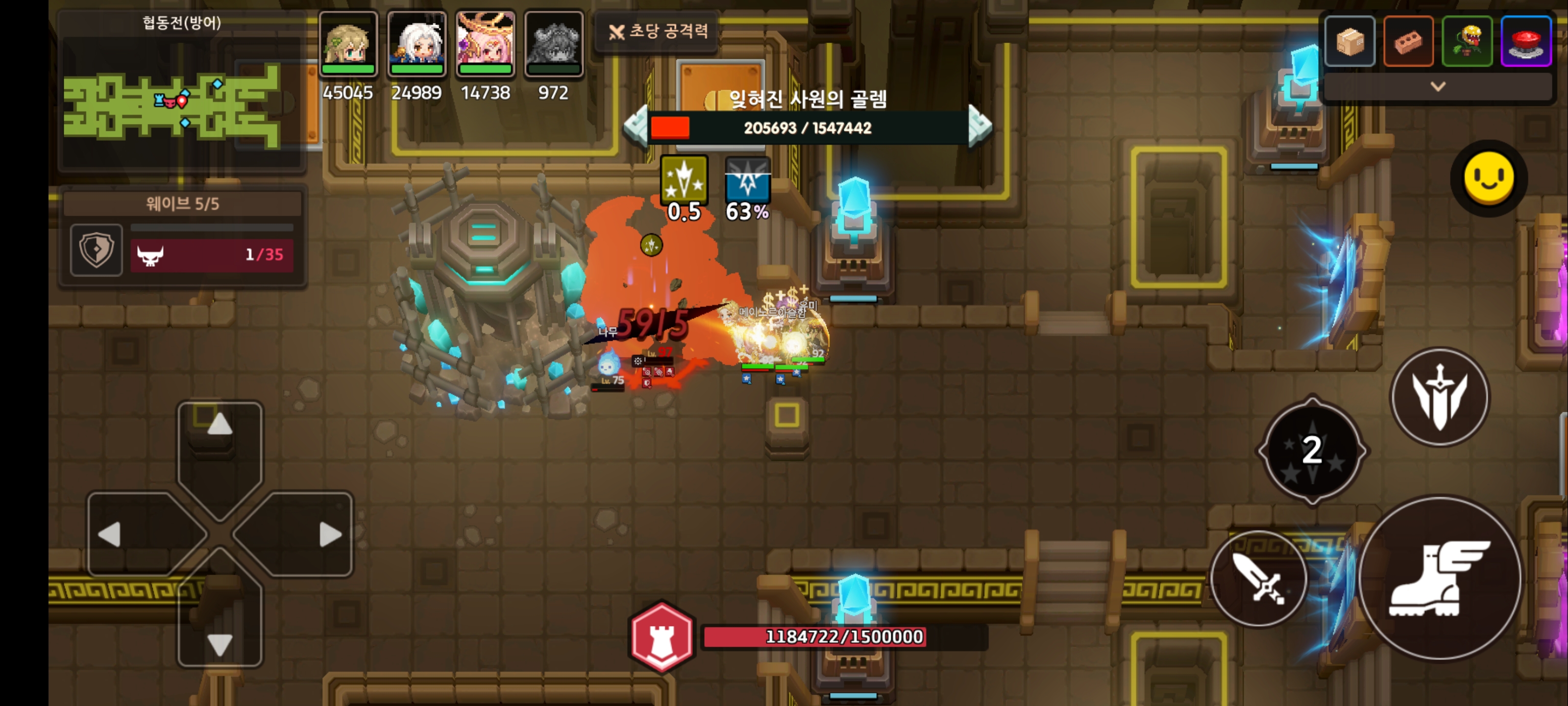Activate the star skill showing 2
1568x706 pixels.
coord(1312,451)
